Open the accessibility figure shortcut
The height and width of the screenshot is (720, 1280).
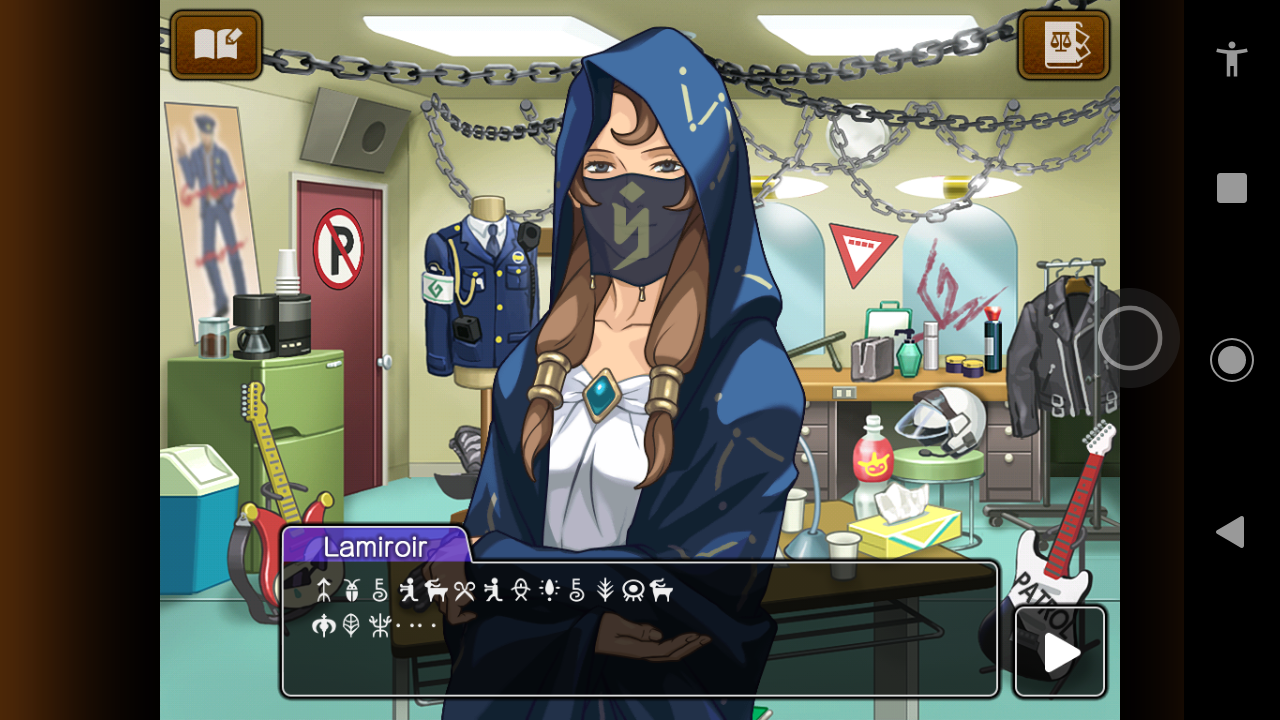click(x=1232, y=59)
